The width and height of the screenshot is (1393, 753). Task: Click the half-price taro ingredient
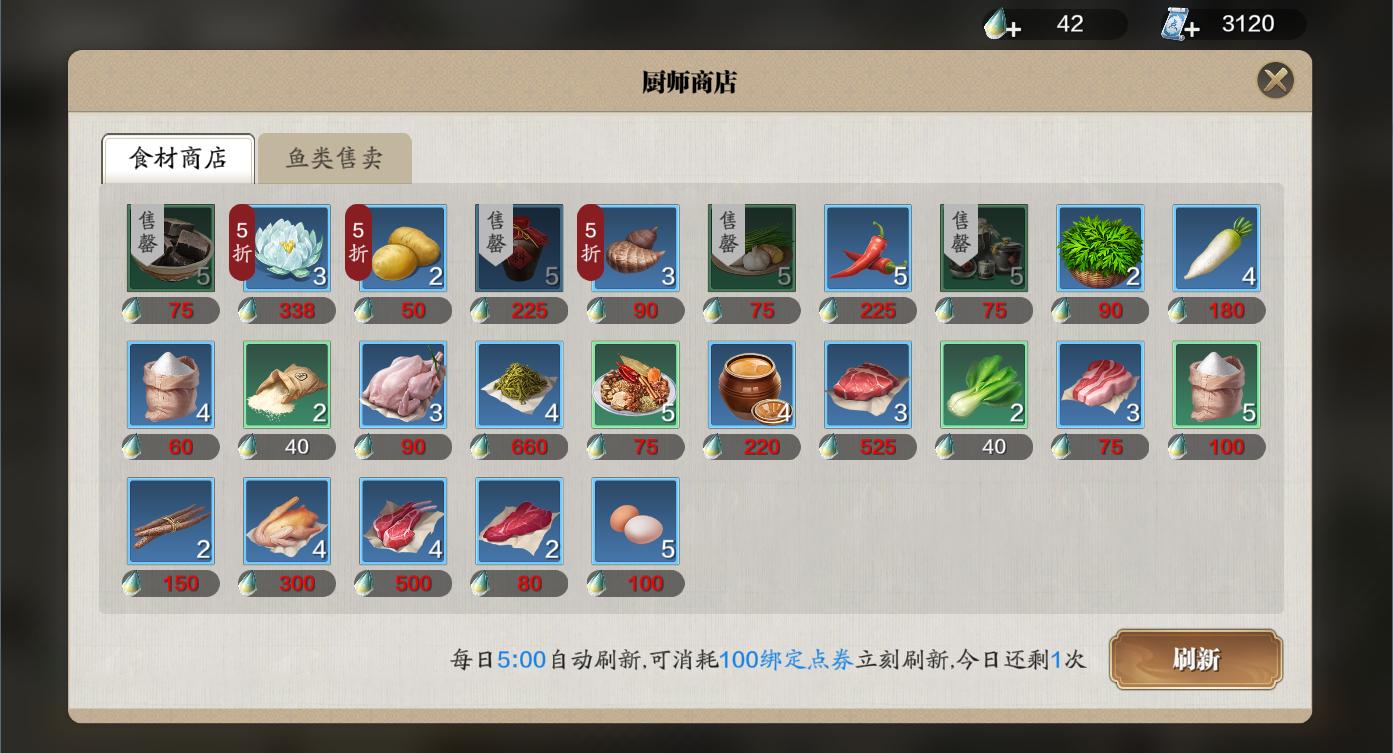point(634,247)
